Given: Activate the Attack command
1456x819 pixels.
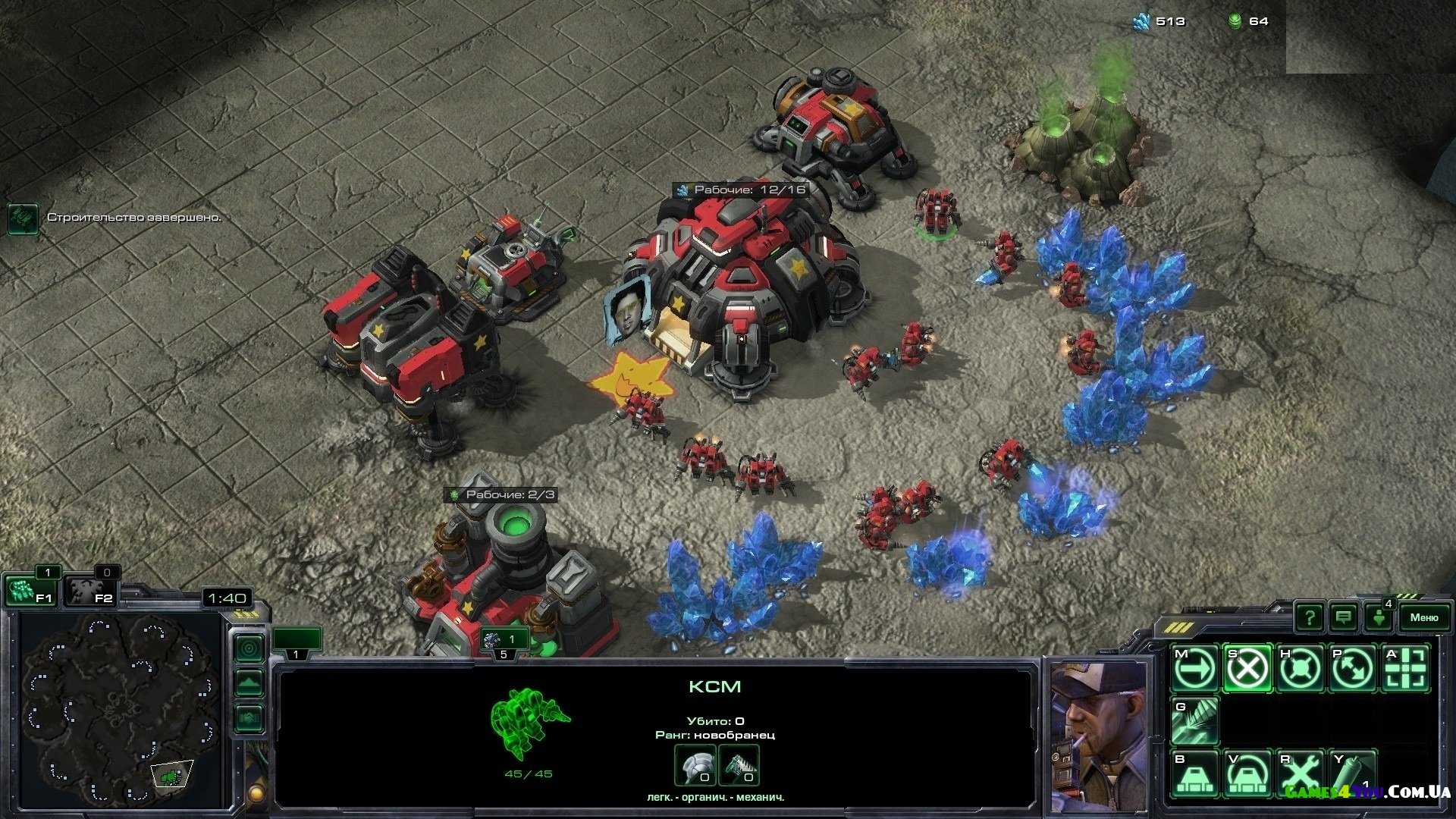Looking at the screenshot, I should coord(1406,669).
